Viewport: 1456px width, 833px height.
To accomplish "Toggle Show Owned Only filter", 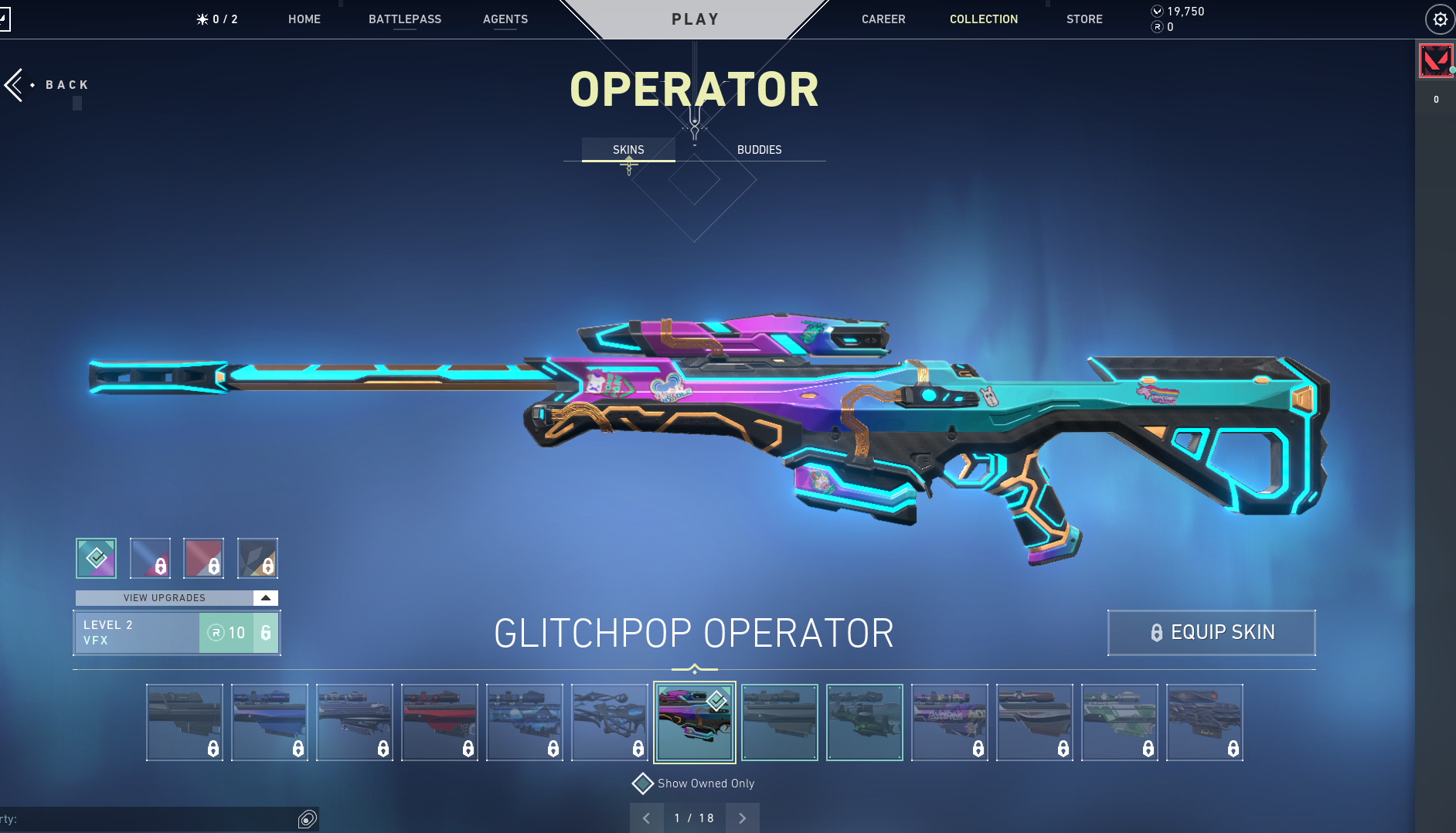I will click(x=643, y=784).
